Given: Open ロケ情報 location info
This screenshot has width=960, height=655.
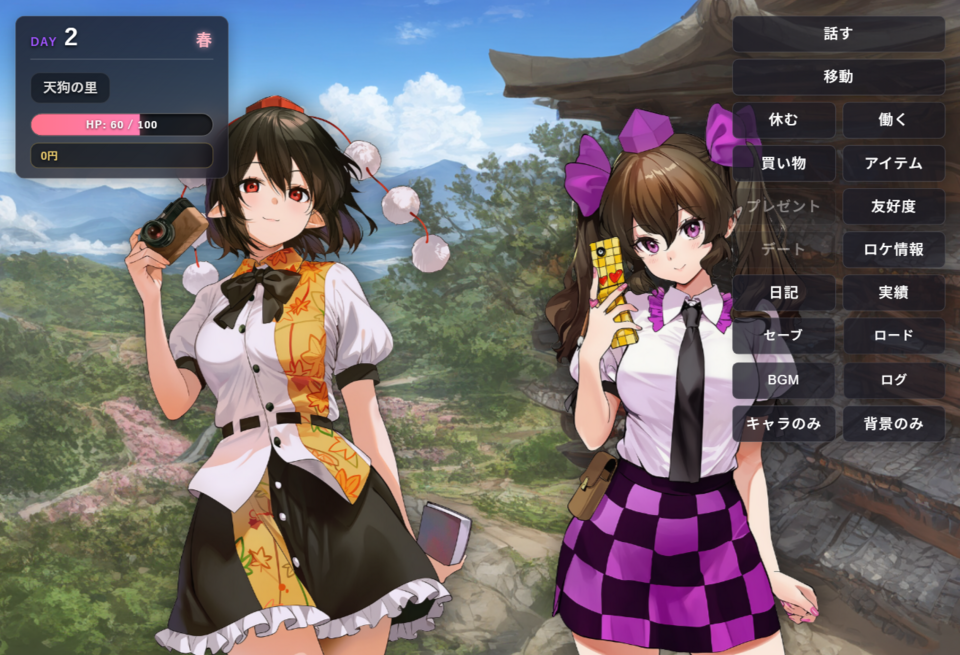Looking at the screenshot, I should (x=893, y=250).
